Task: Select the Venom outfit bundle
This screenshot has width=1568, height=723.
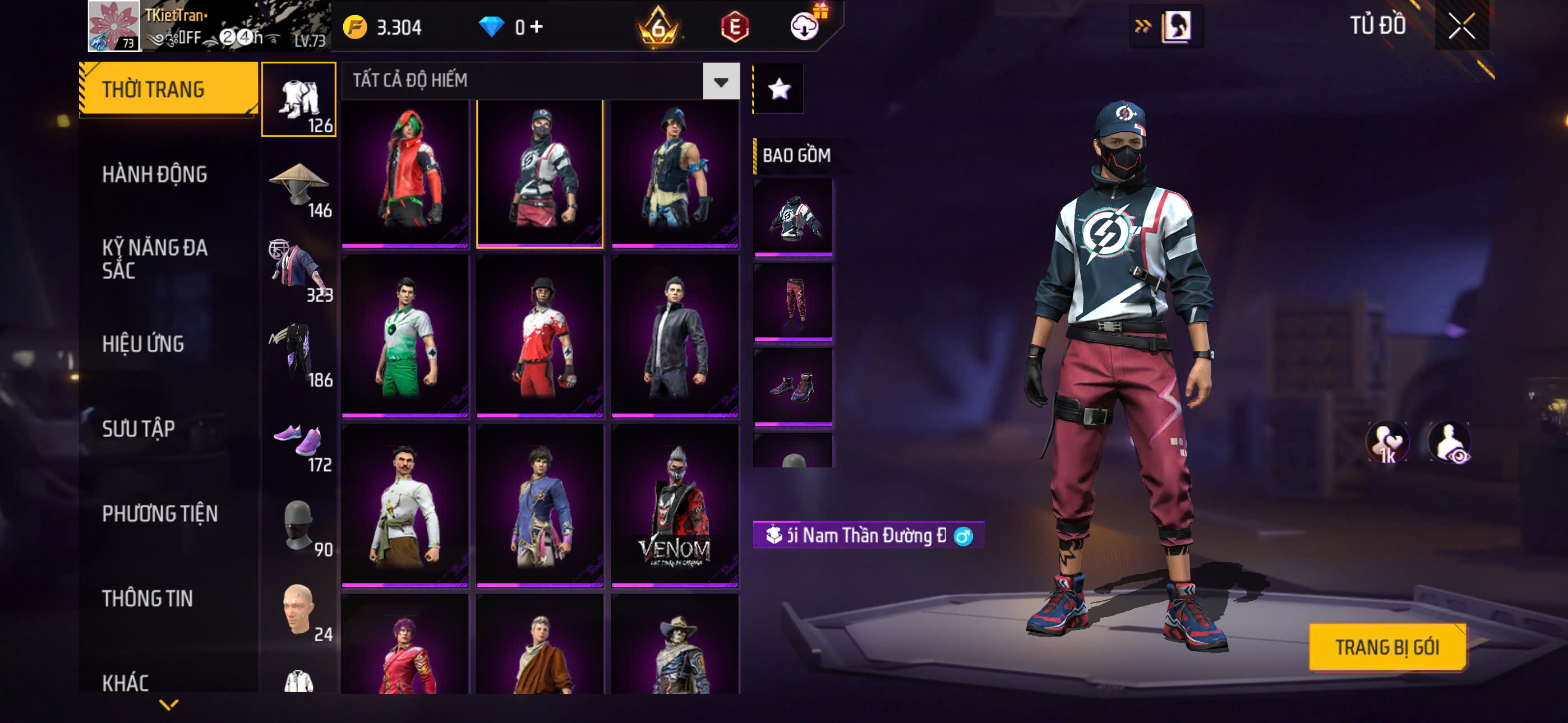Action: point(675,505)
